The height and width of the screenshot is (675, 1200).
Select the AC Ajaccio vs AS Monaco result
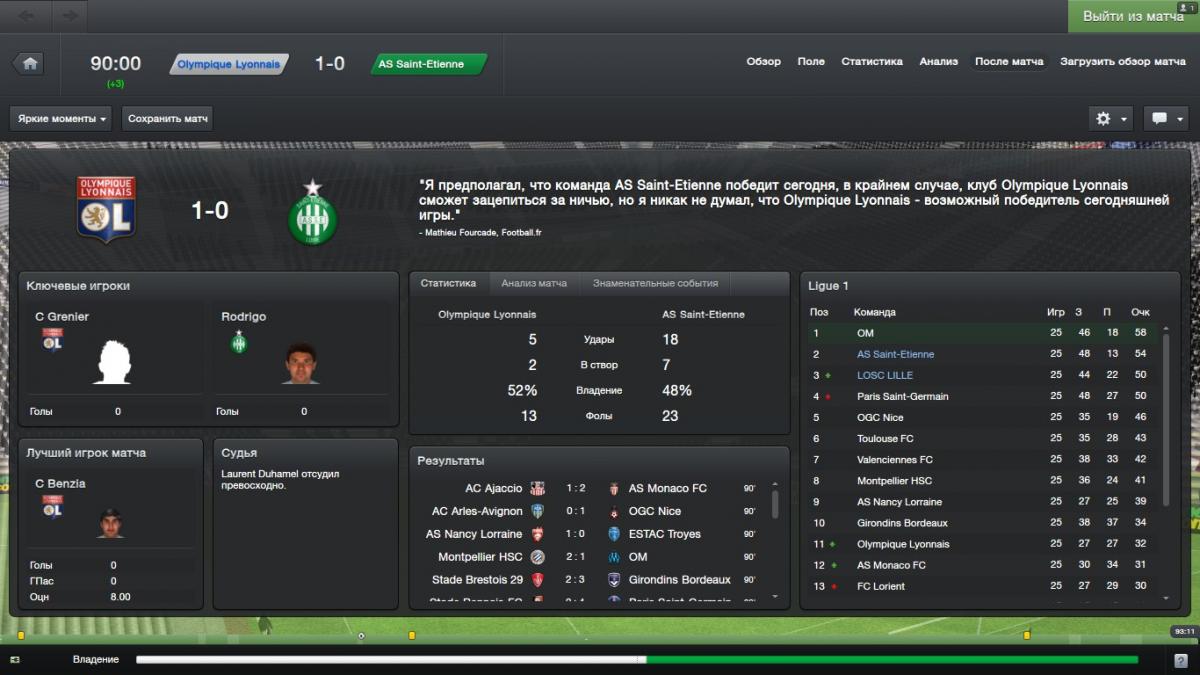point(595,489)
